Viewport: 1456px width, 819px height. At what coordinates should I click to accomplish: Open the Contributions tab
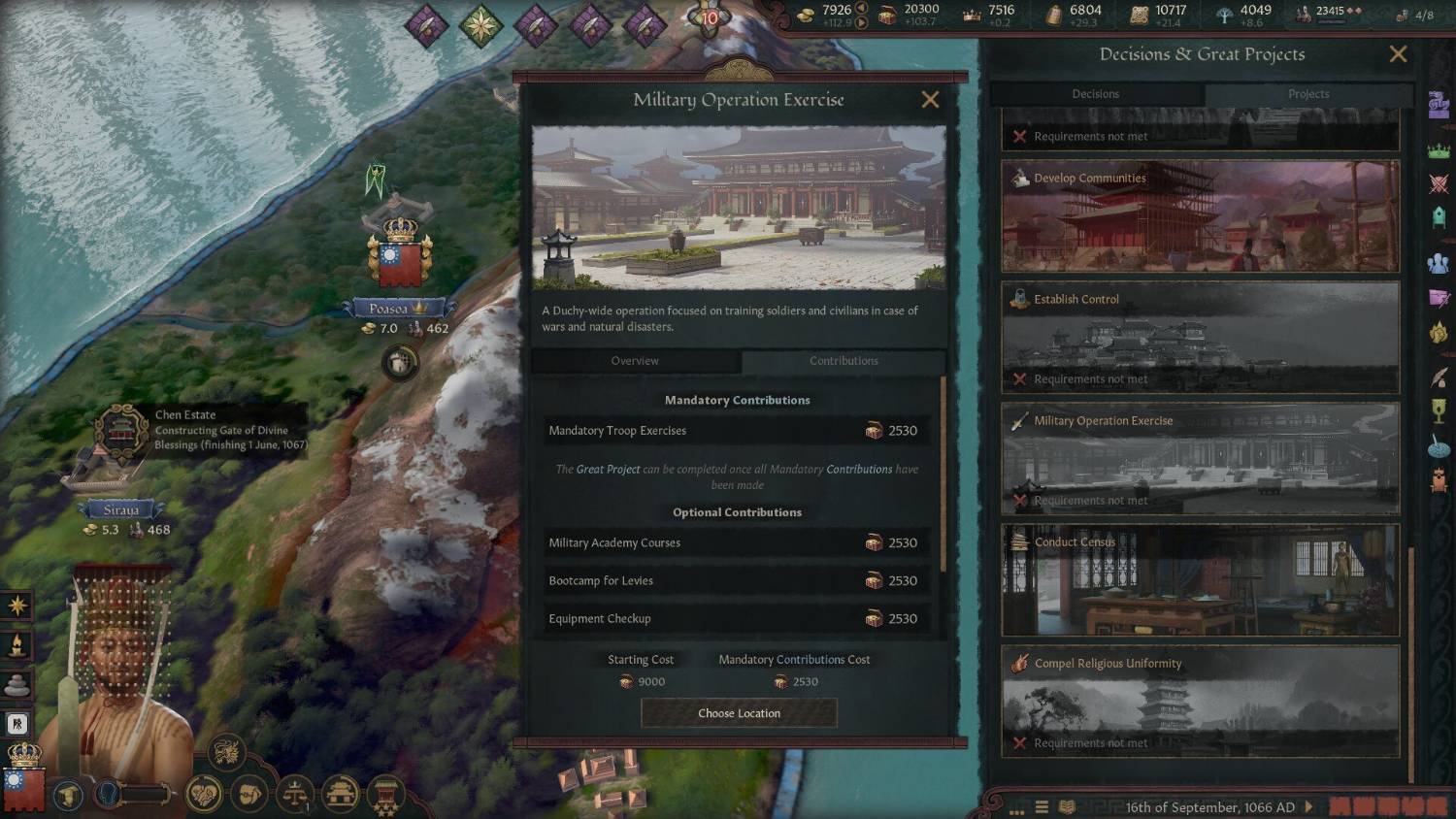tap(844, 361)
